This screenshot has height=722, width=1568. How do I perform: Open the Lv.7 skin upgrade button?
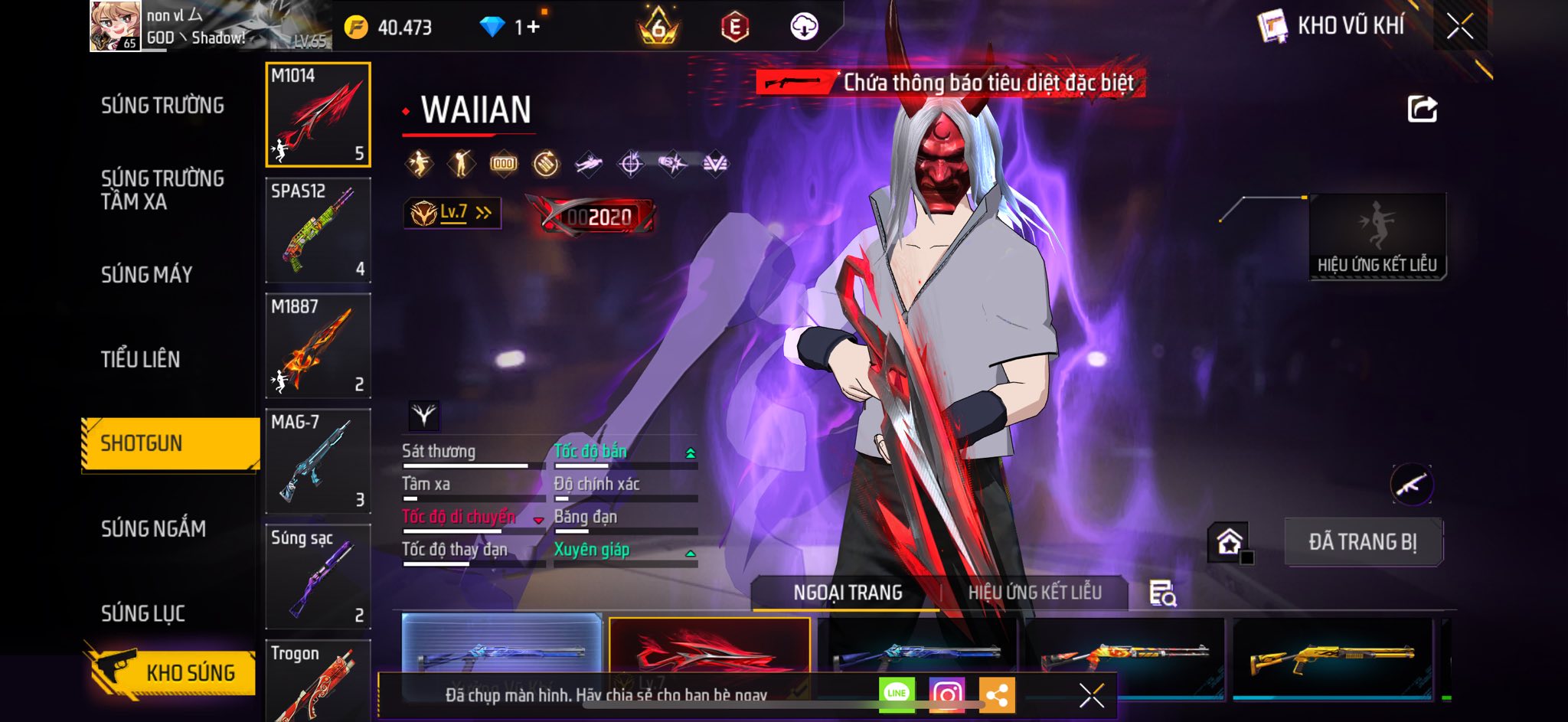click(x=452, y=213)
